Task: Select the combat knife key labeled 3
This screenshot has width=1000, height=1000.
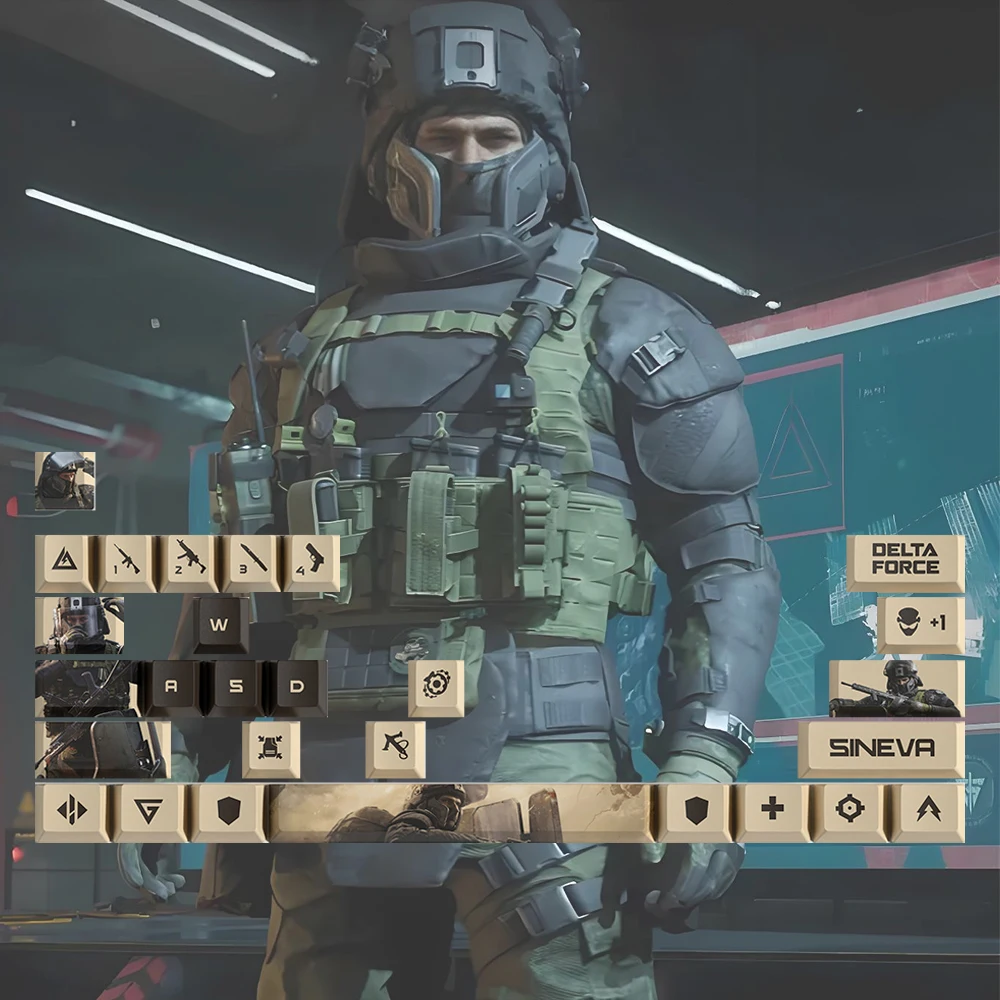Action: pos(251,563)
